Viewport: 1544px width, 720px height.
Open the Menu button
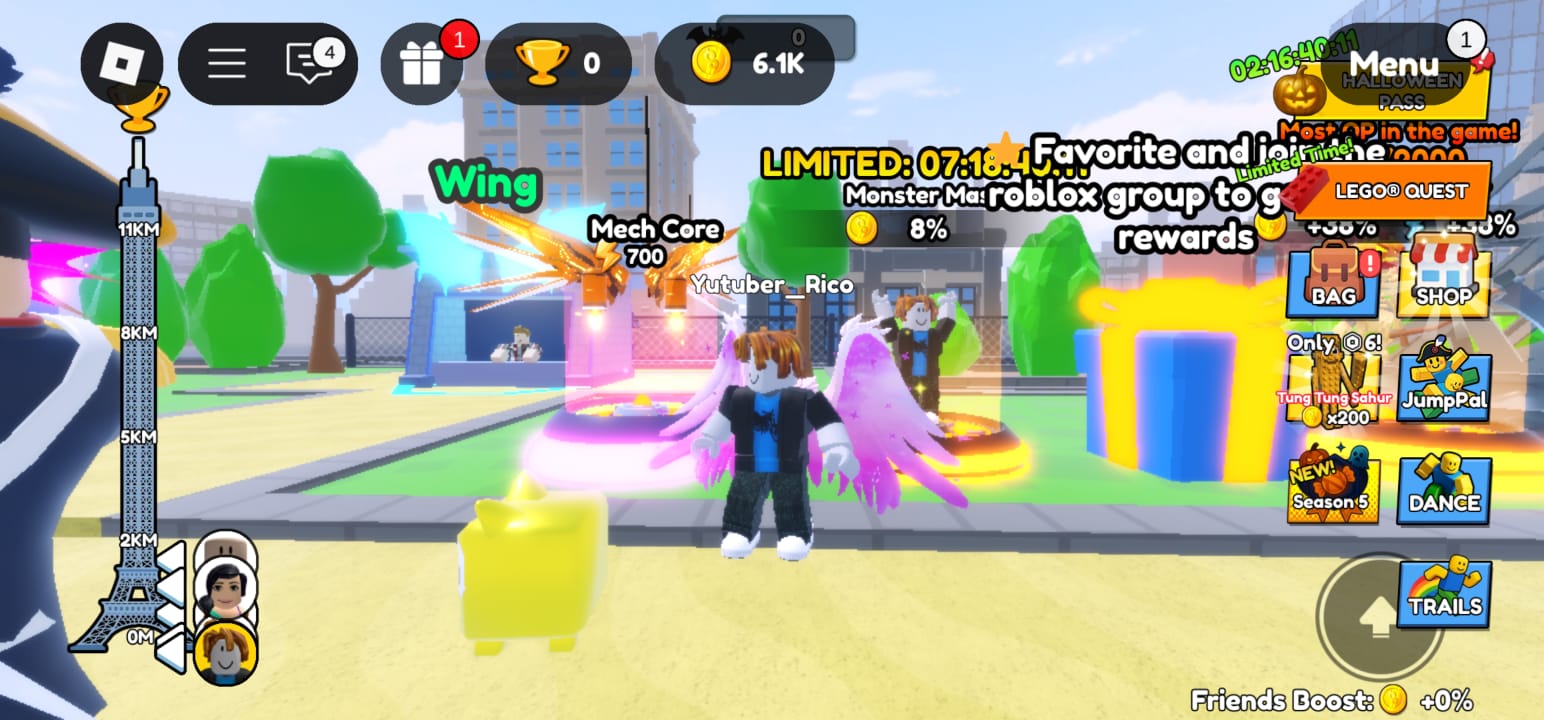pos(1394,63)
